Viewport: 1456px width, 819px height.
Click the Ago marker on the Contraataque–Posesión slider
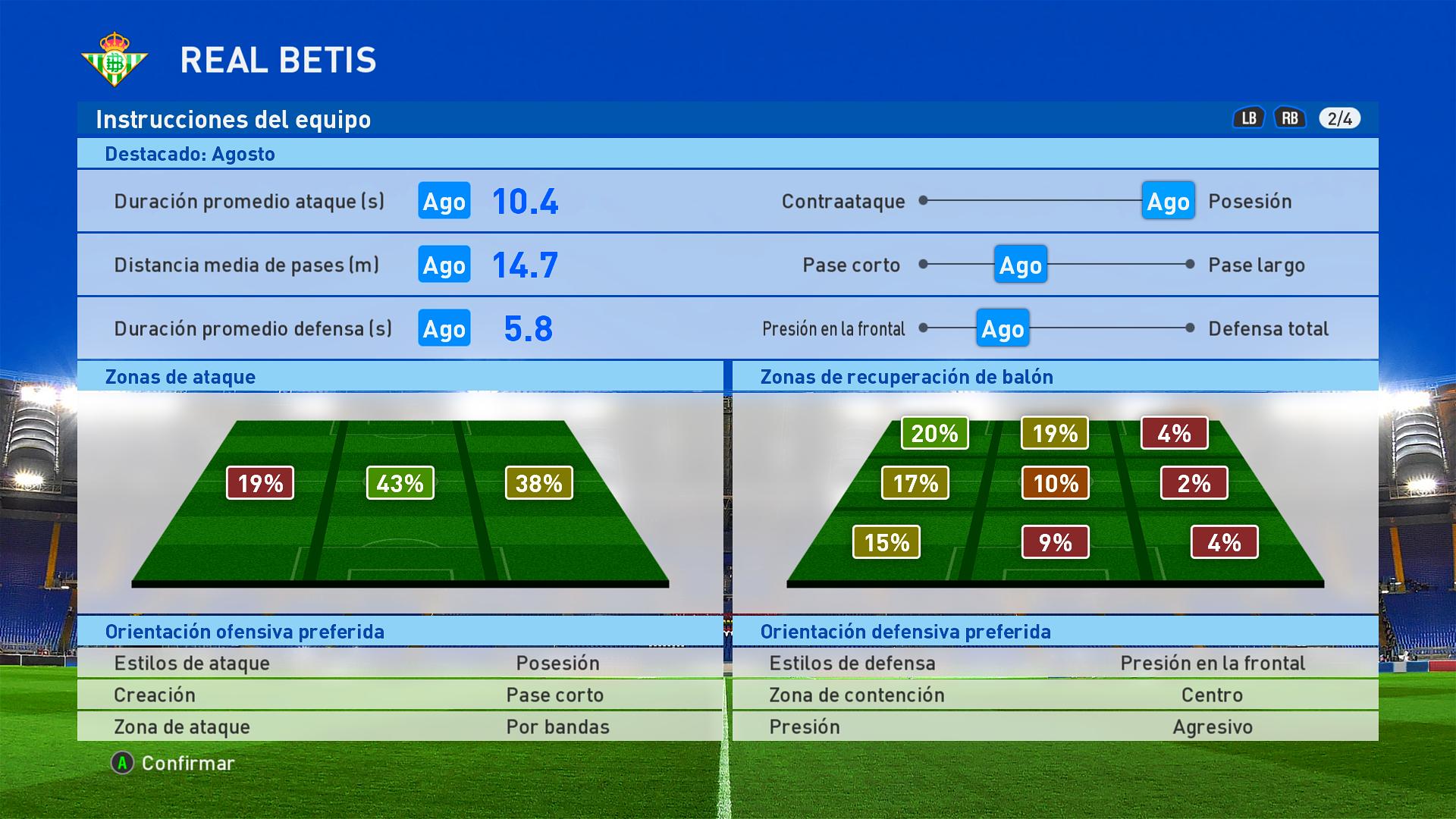click(1168, 201)
